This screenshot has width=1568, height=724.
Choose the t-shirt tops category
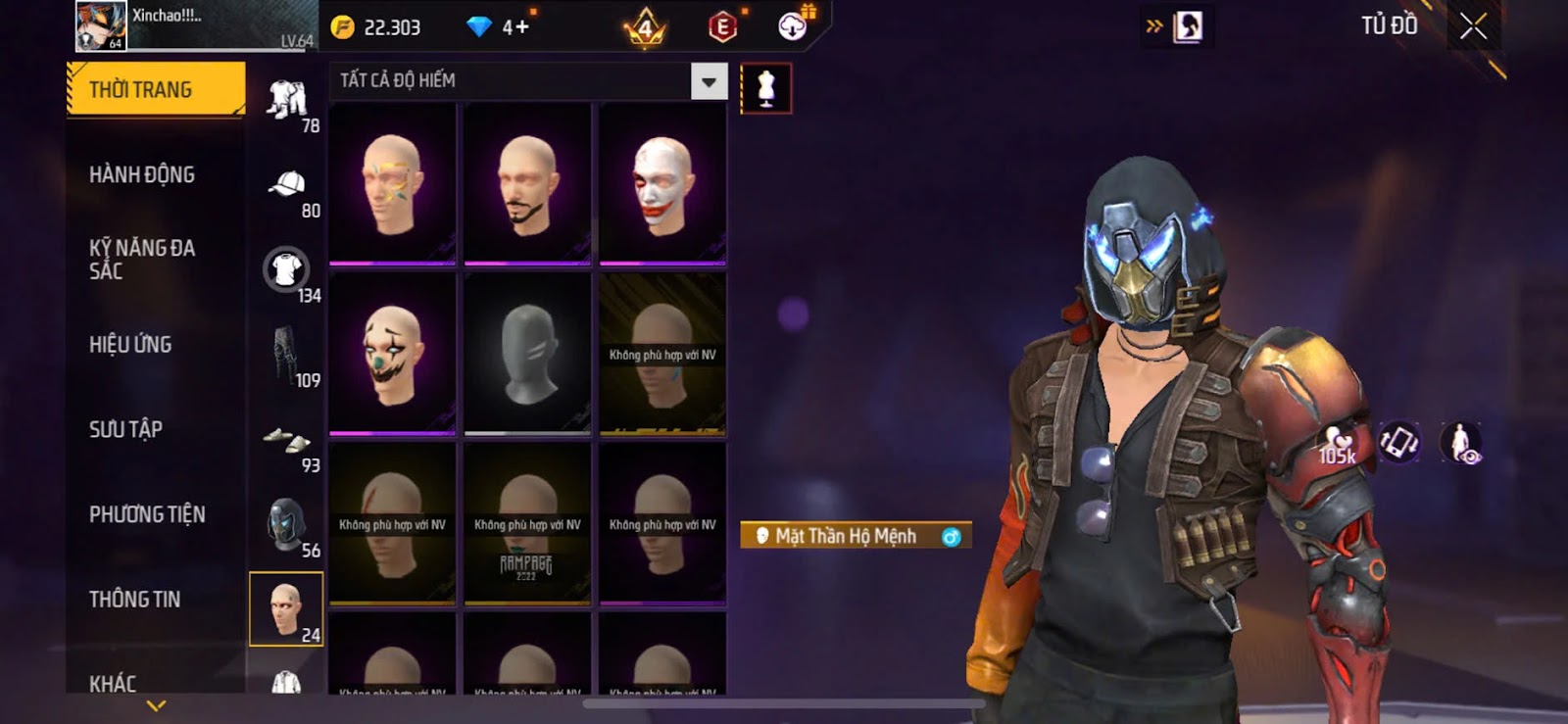[286, 269]
